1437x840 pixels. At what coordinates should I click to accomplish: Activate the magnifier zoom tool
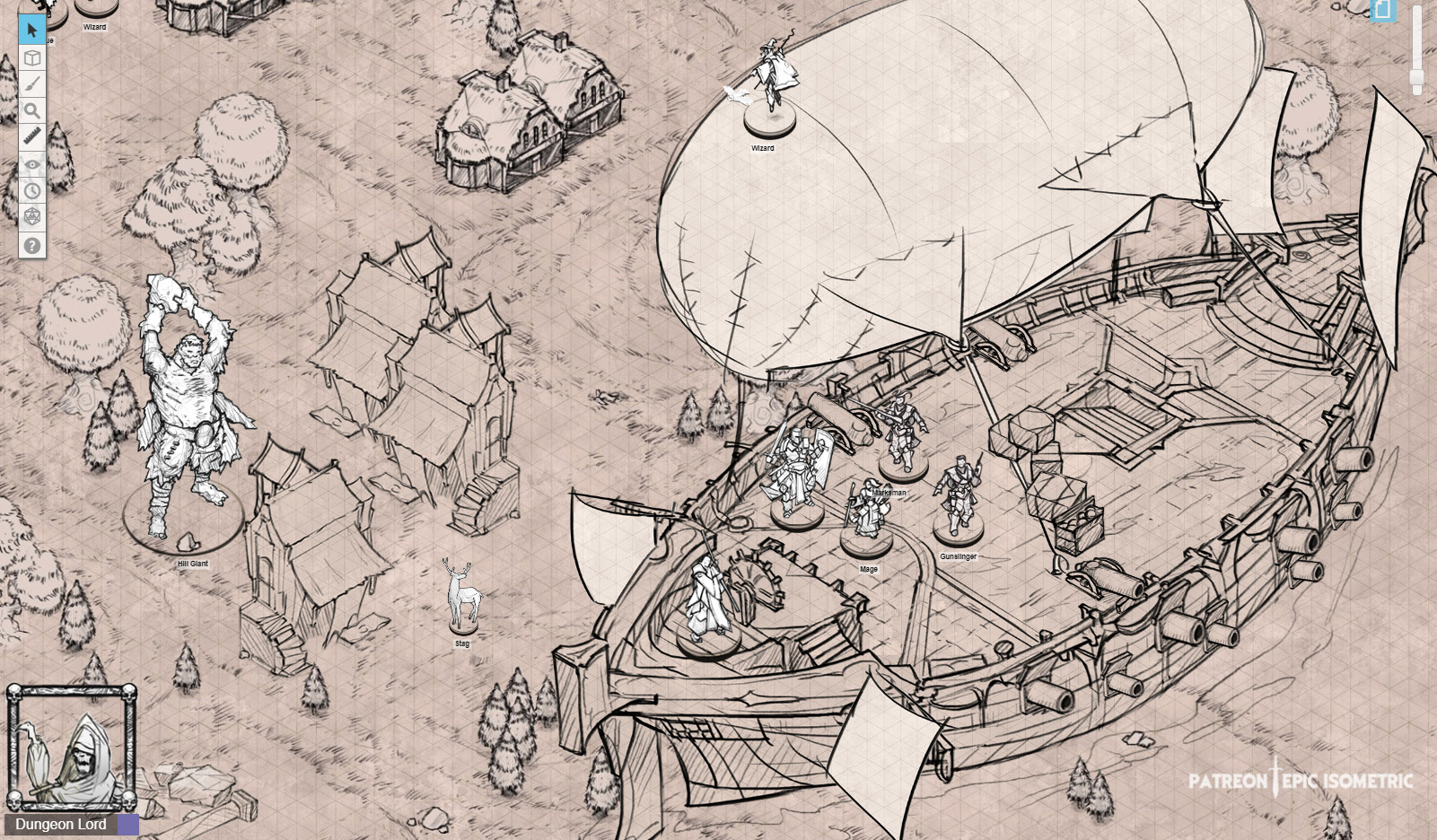(x=31, y=110)
